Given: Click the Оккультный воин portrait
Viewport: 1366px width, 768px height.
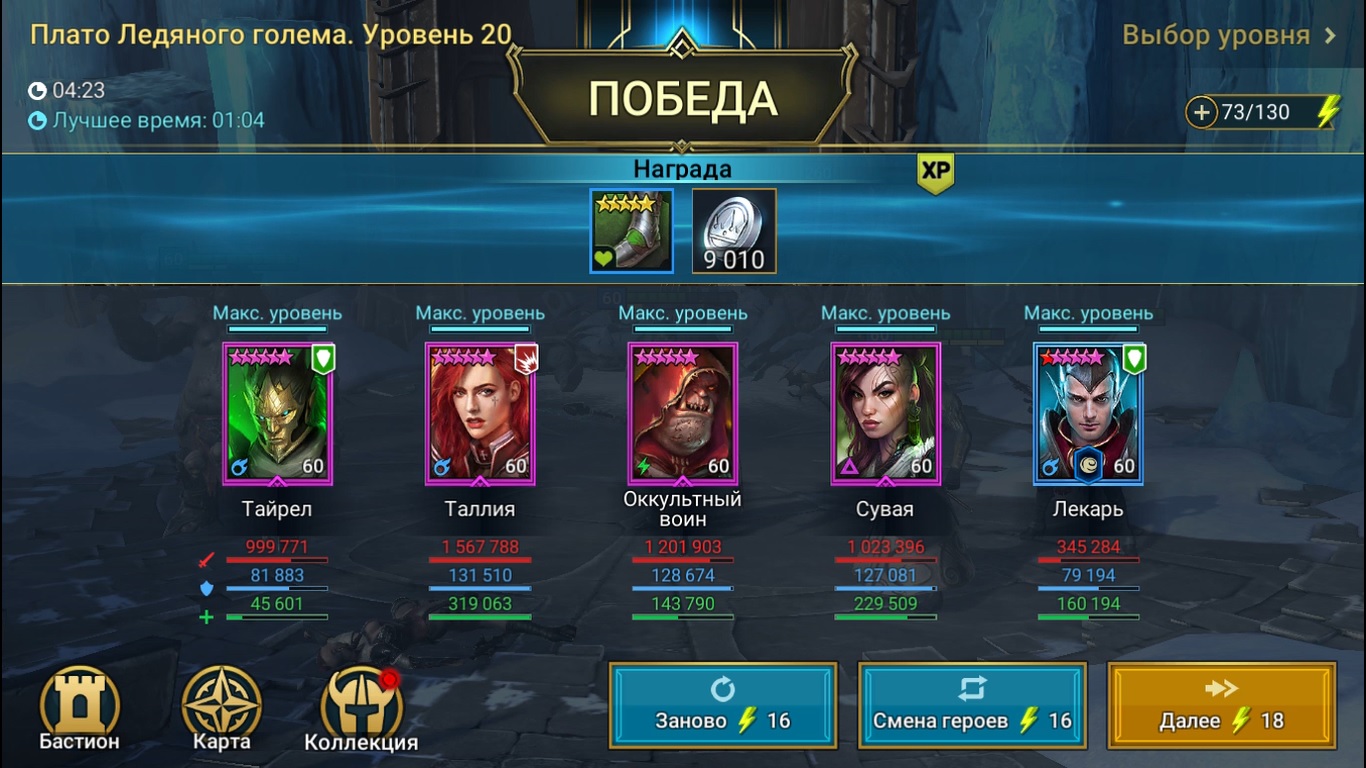Looking at the screenshot, I should coord(684,413).
